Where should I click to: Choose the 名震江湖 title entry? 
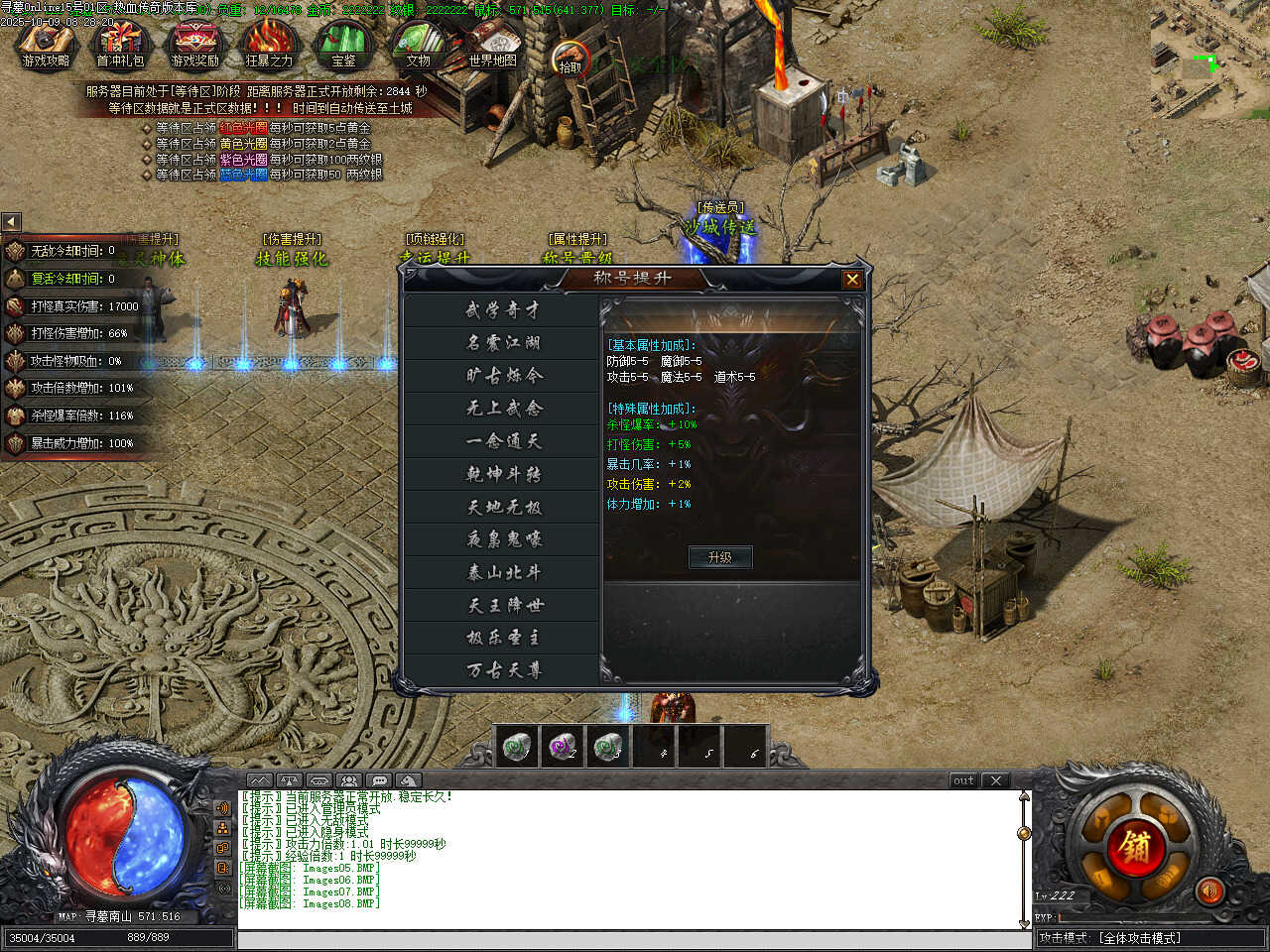(503, 343)
